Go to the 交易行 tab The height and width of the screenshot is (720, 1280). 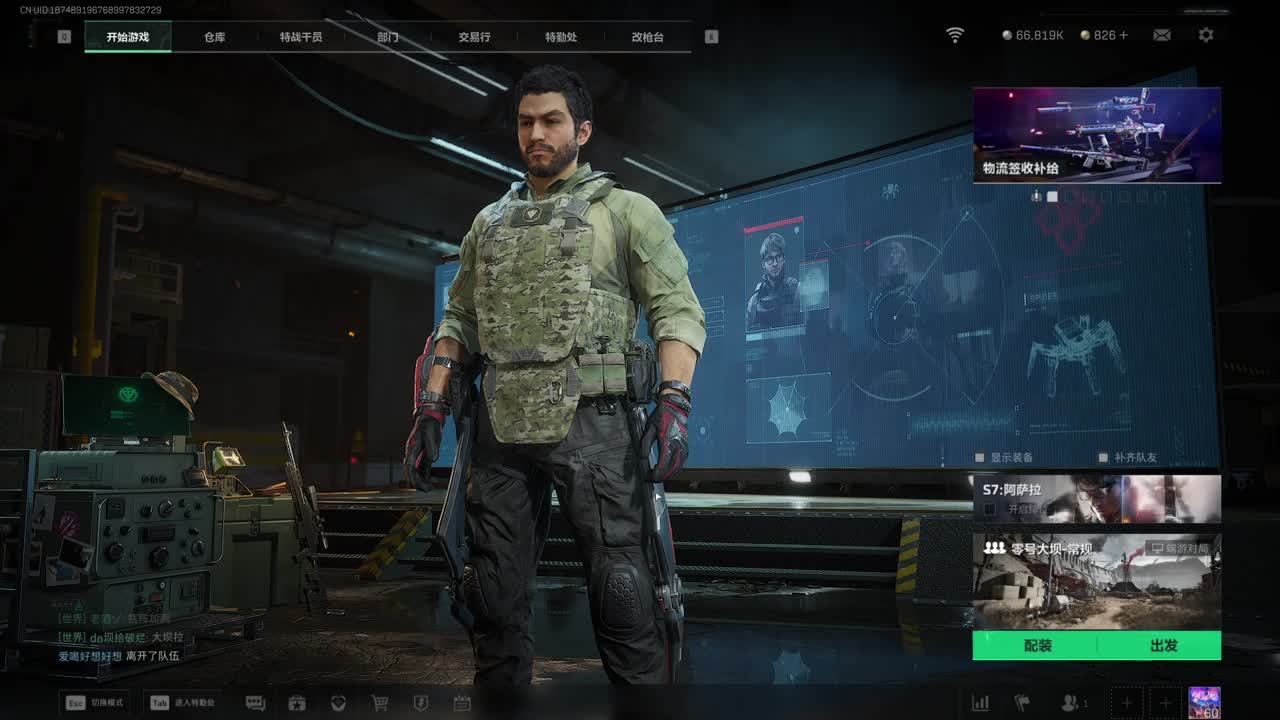(x=474, y=37)
